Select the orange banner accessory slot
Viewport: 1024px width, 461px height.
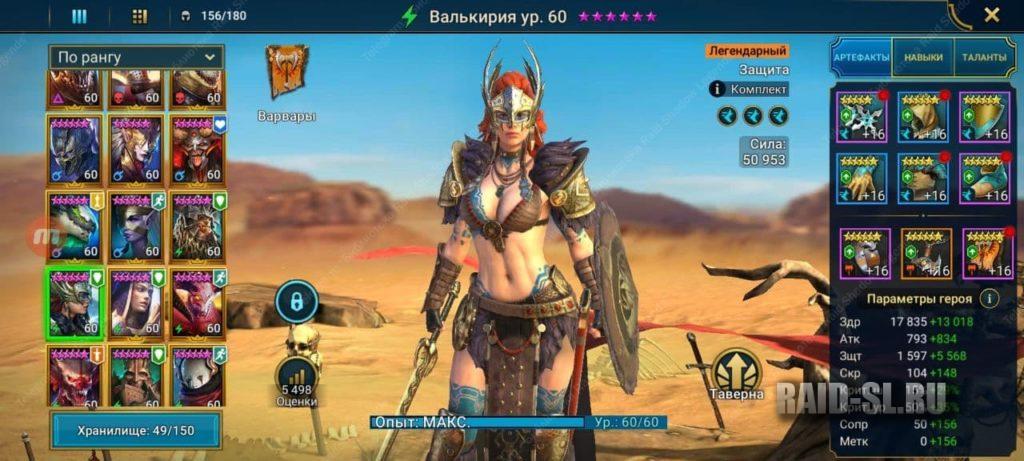[x=926, y=254]
